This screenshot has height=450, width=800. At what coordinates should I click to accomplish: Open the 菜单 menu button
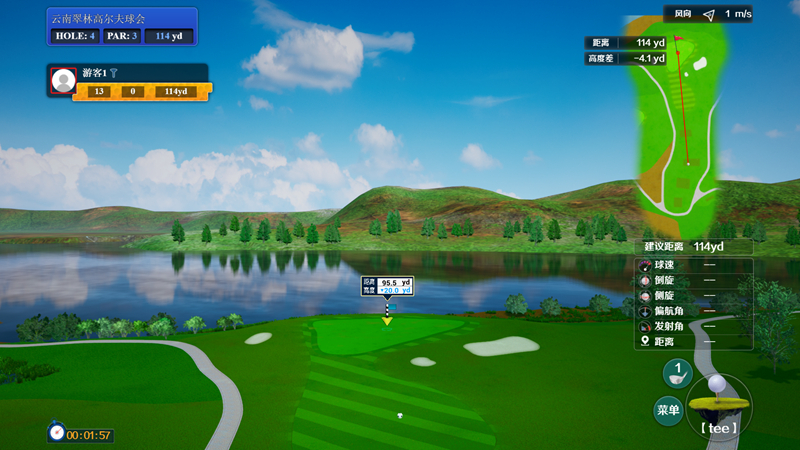tap(668, 410)
